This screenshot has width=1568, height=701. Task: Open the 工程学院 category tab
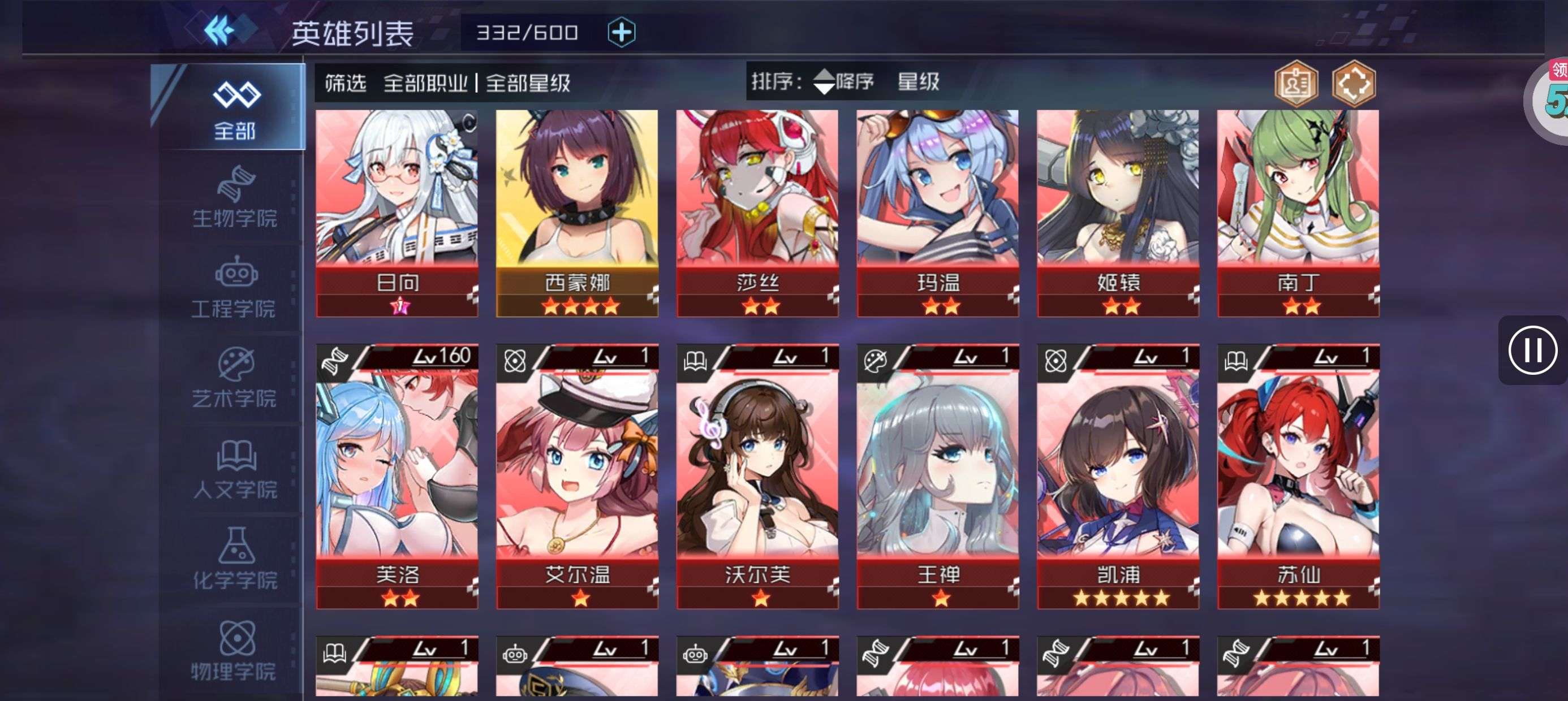pyautogui.click(x=234, y=287)
